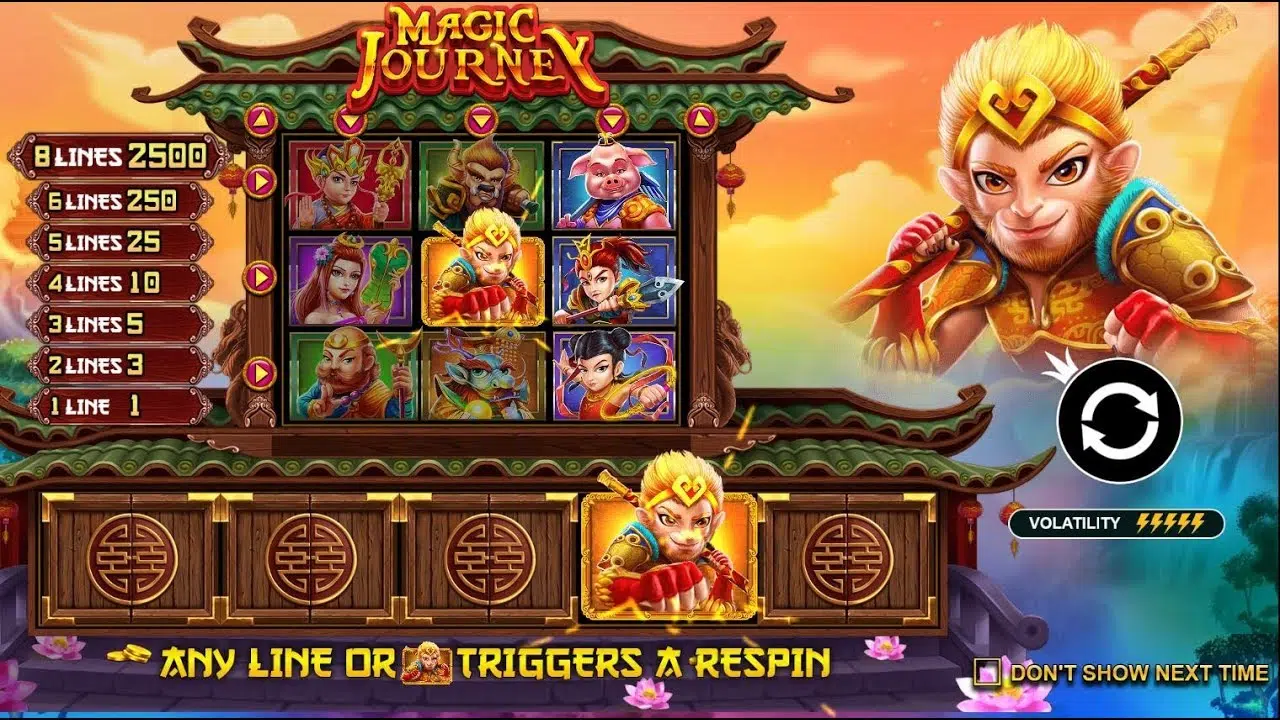Screen dimensions: 1280x720
Task: Select the spear-wielding warrior symbol on the reels
Action: (x=612, y=277)
